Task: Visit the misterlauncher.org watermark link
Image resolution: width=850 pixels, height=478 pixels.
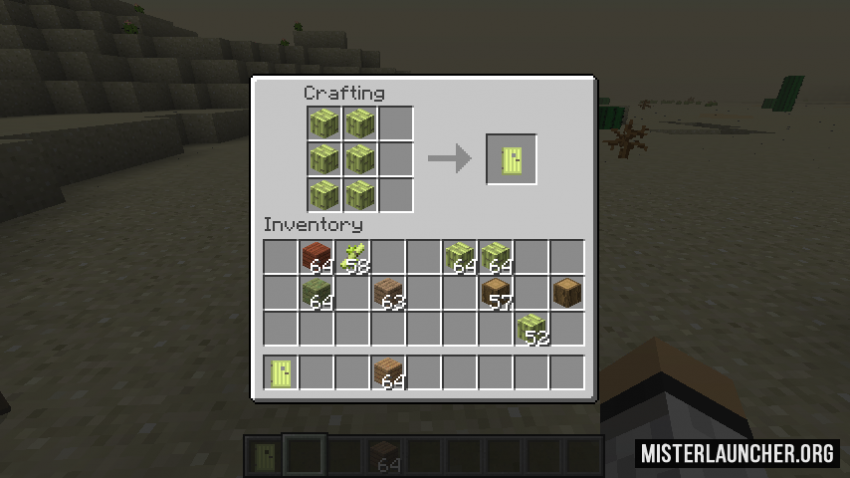Action: click(738, 453)
